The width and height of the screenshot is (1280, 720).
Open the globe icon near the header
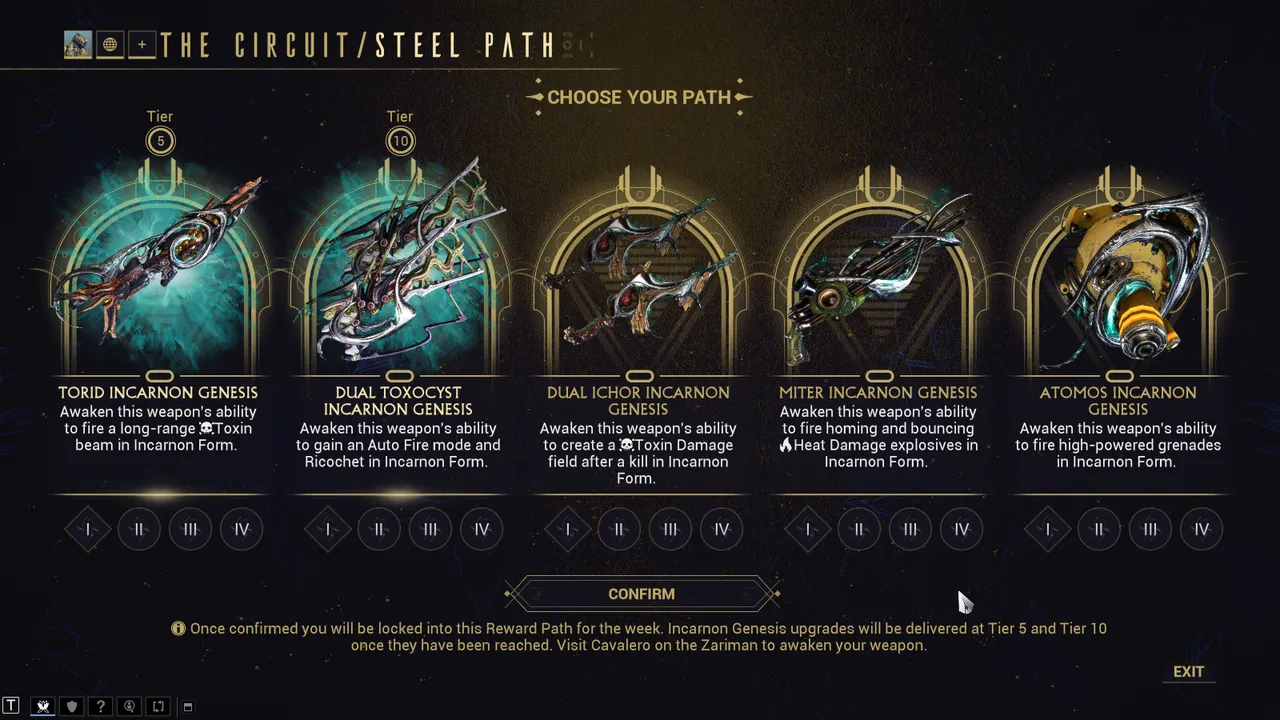(109, 44)
